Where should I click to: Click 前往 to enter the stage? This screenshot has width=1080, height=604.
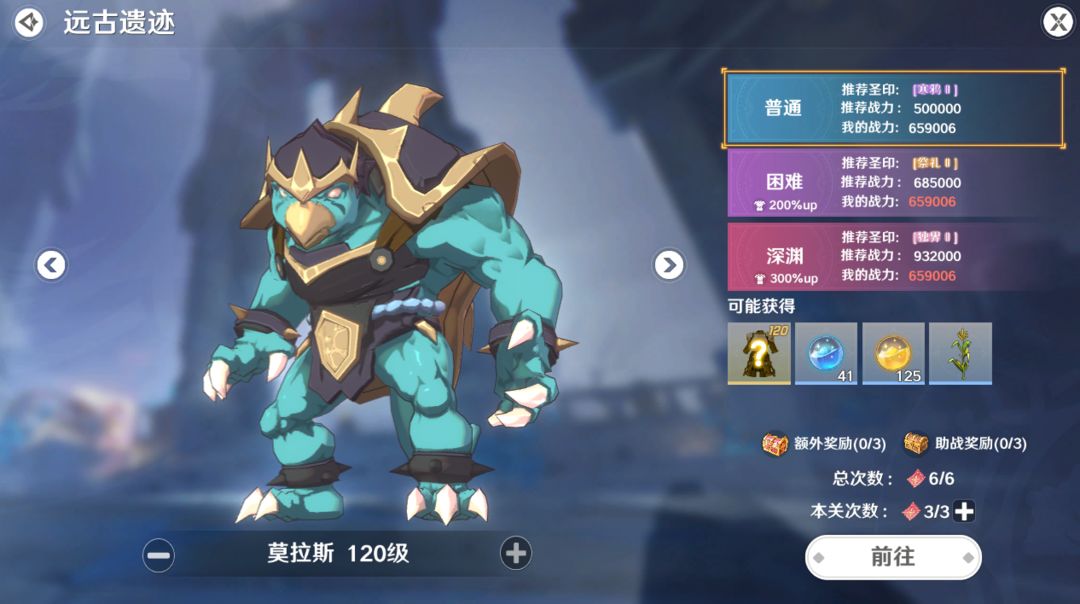tap(893, 557)
